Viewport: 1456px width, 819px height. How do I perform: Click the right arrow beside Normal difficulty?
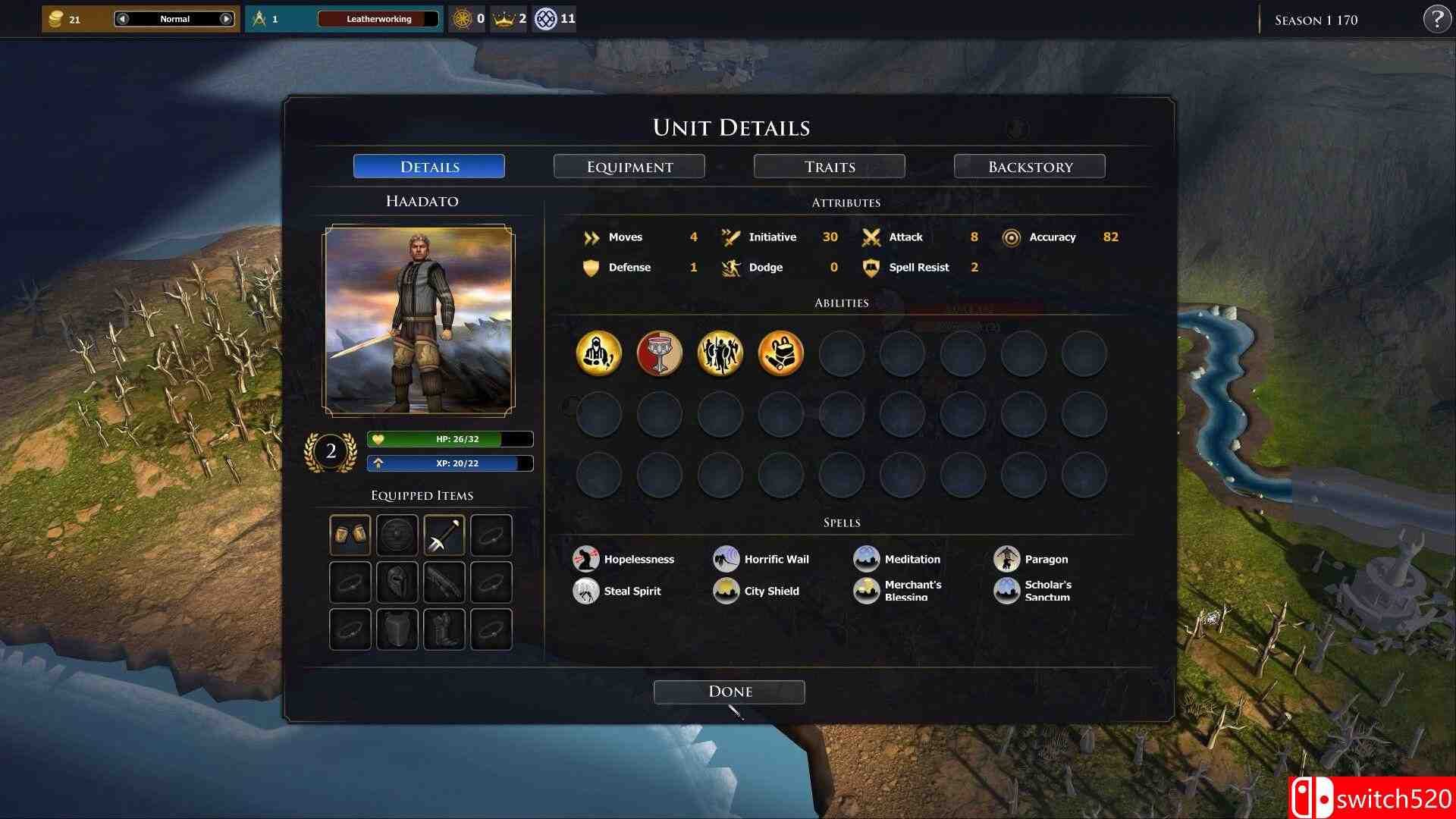tap(224, 18)
